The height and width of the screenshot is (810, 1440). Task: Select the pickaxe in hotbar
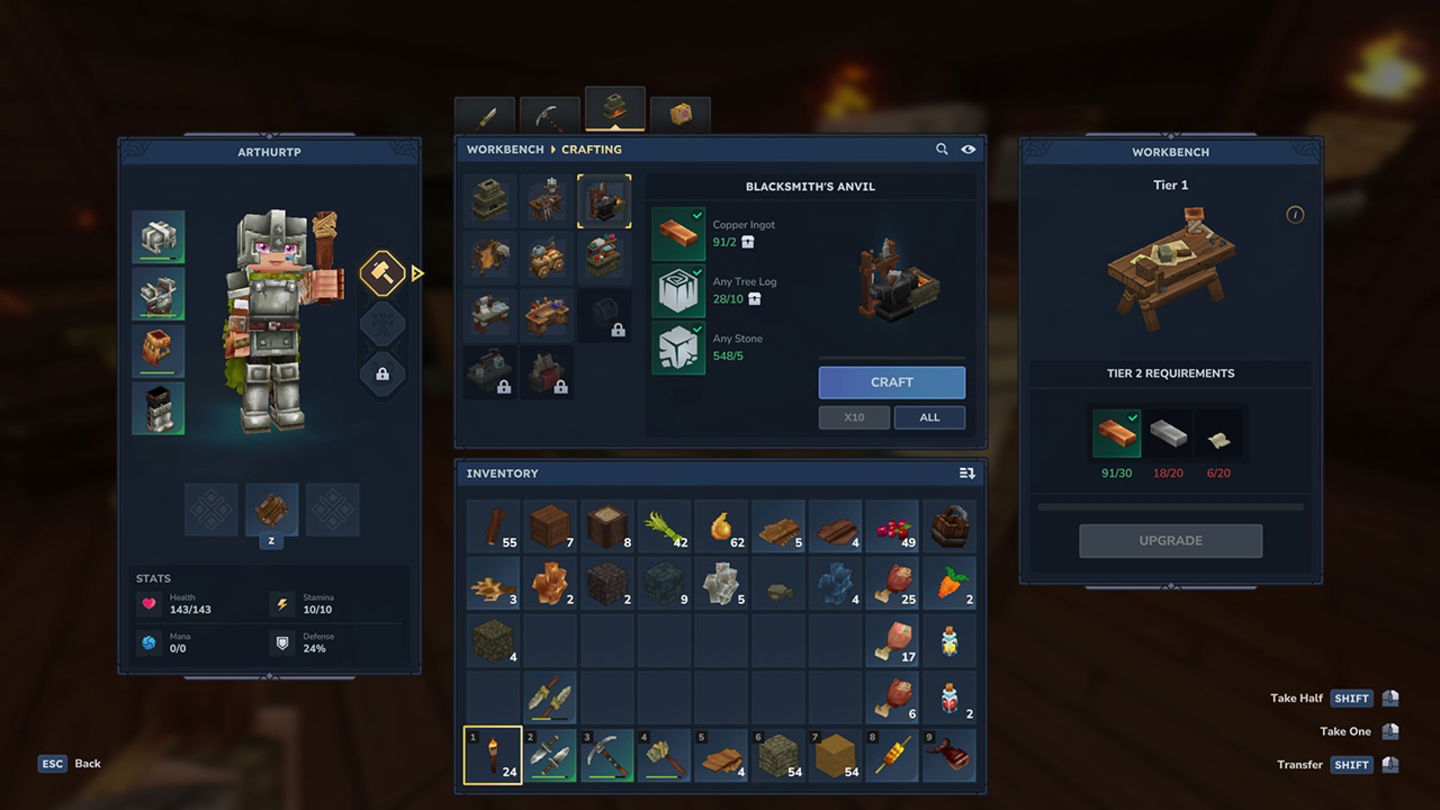pos(607,755)
